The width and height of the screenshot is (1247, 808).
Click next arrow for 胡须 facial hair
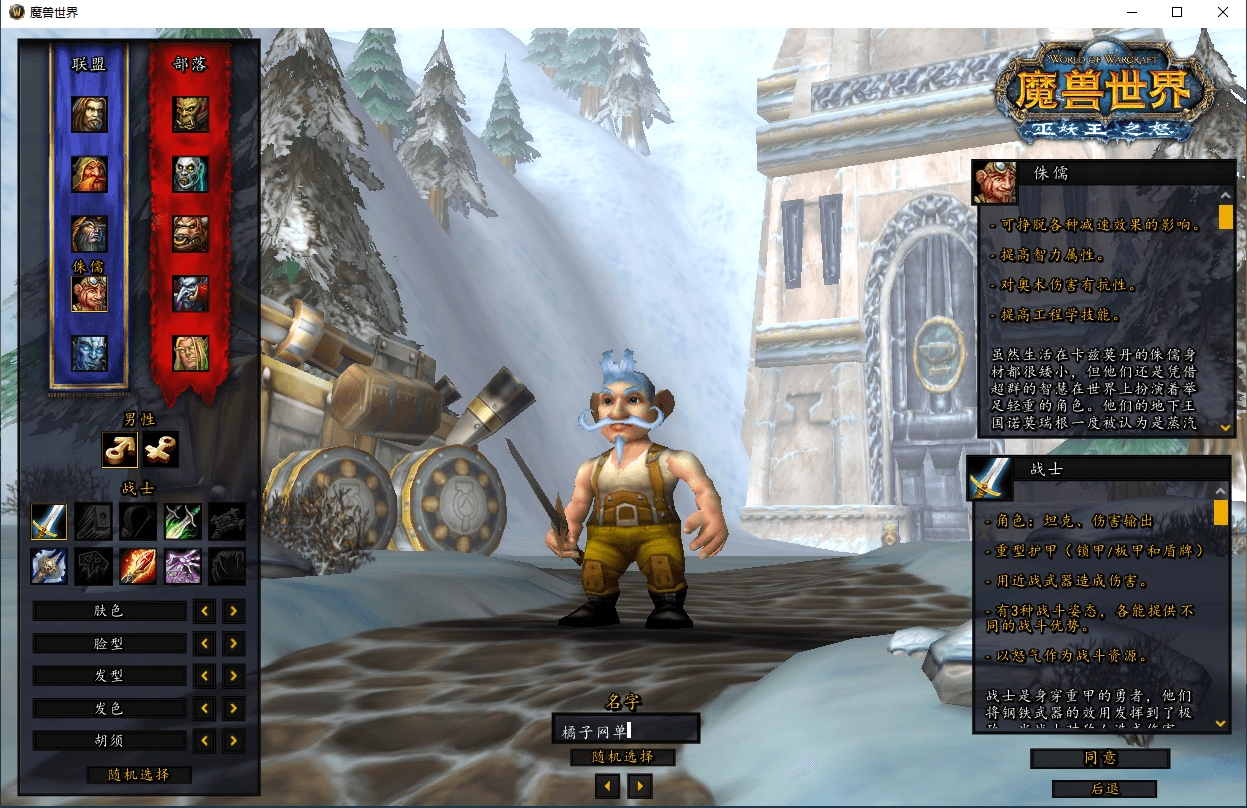(x=233, y=741)
